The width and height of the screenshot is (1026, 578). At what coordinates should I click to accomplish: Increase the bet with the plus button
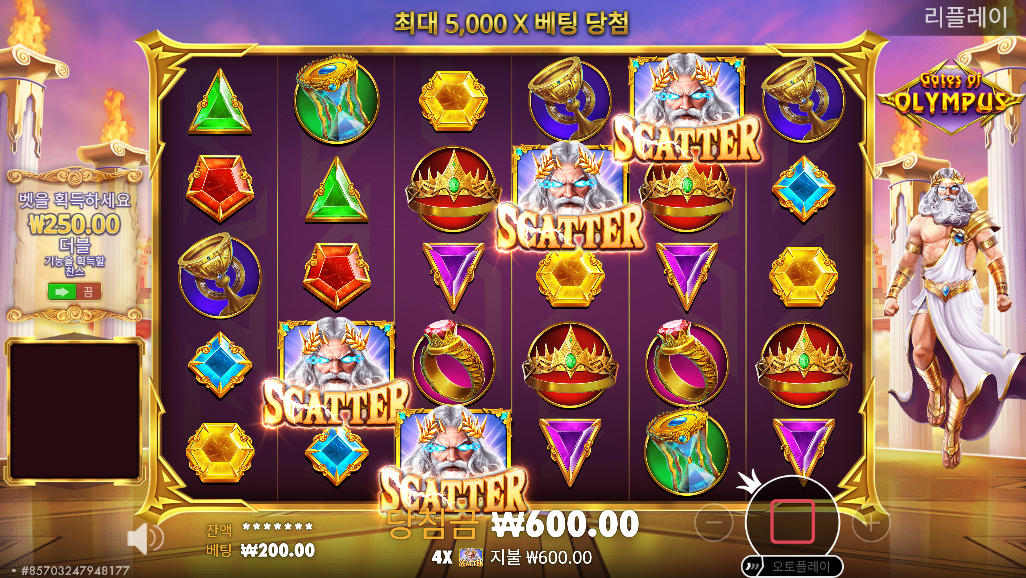(x=871, y=521)
